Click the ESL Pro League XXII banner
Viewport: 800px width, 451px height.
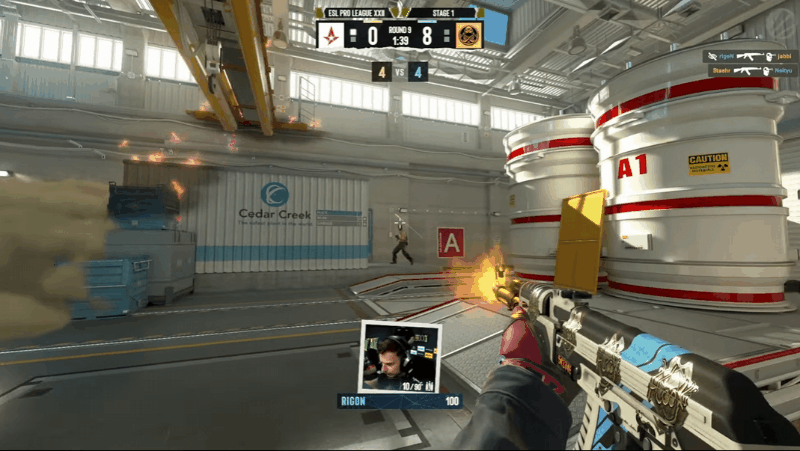(357, 13)
